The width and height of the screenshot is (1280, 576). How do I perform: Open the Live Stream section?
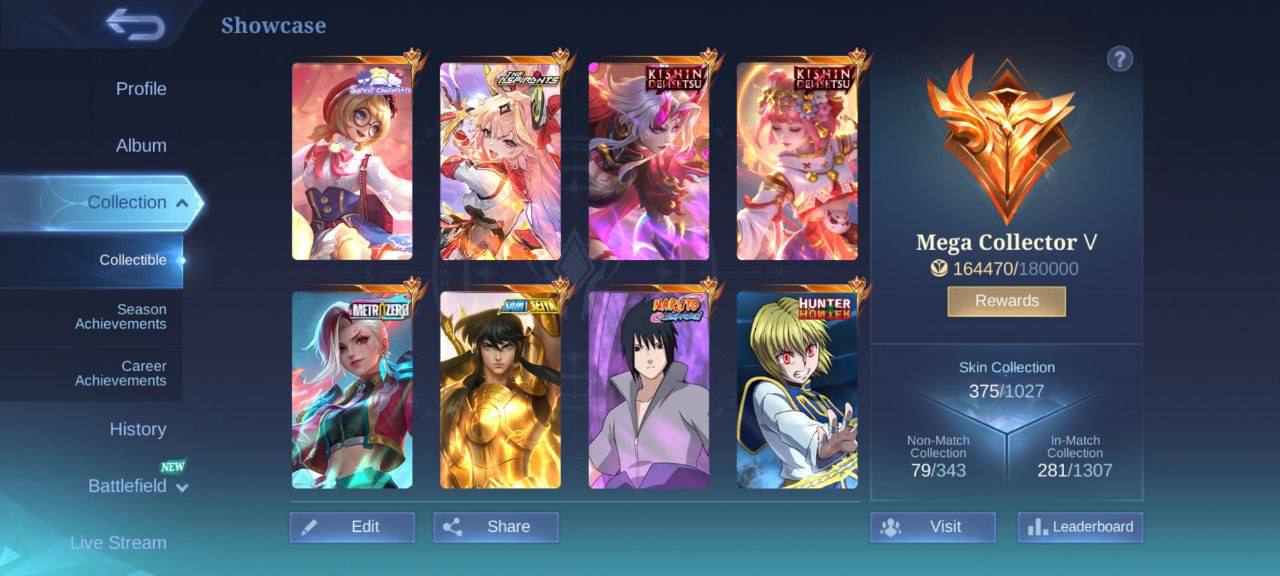tap(118, 543)
